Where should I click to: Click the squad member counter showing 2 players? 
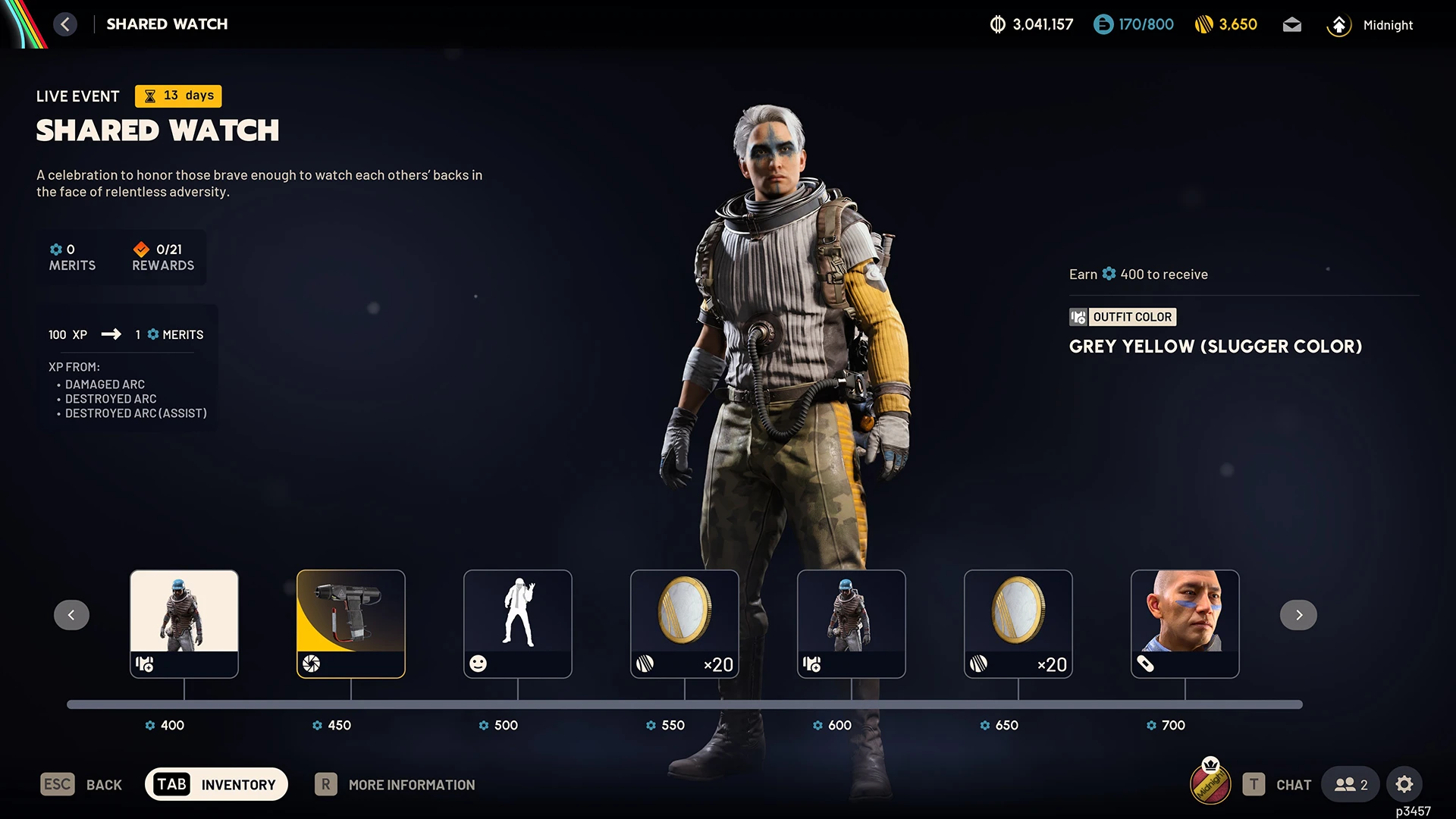[x=1350, y=784]
